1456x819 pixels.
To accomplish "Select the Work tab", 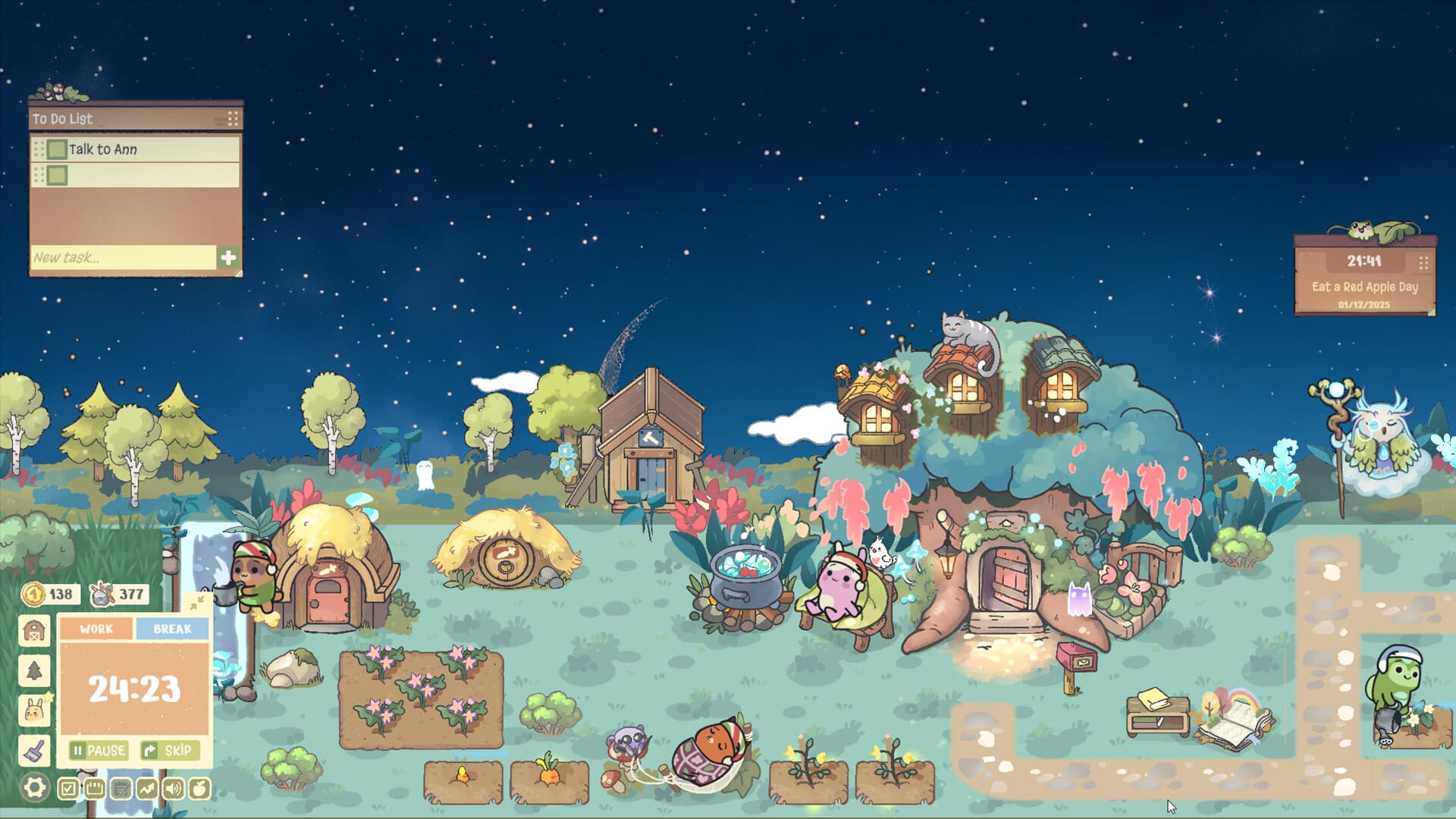I will pos(96,629).
